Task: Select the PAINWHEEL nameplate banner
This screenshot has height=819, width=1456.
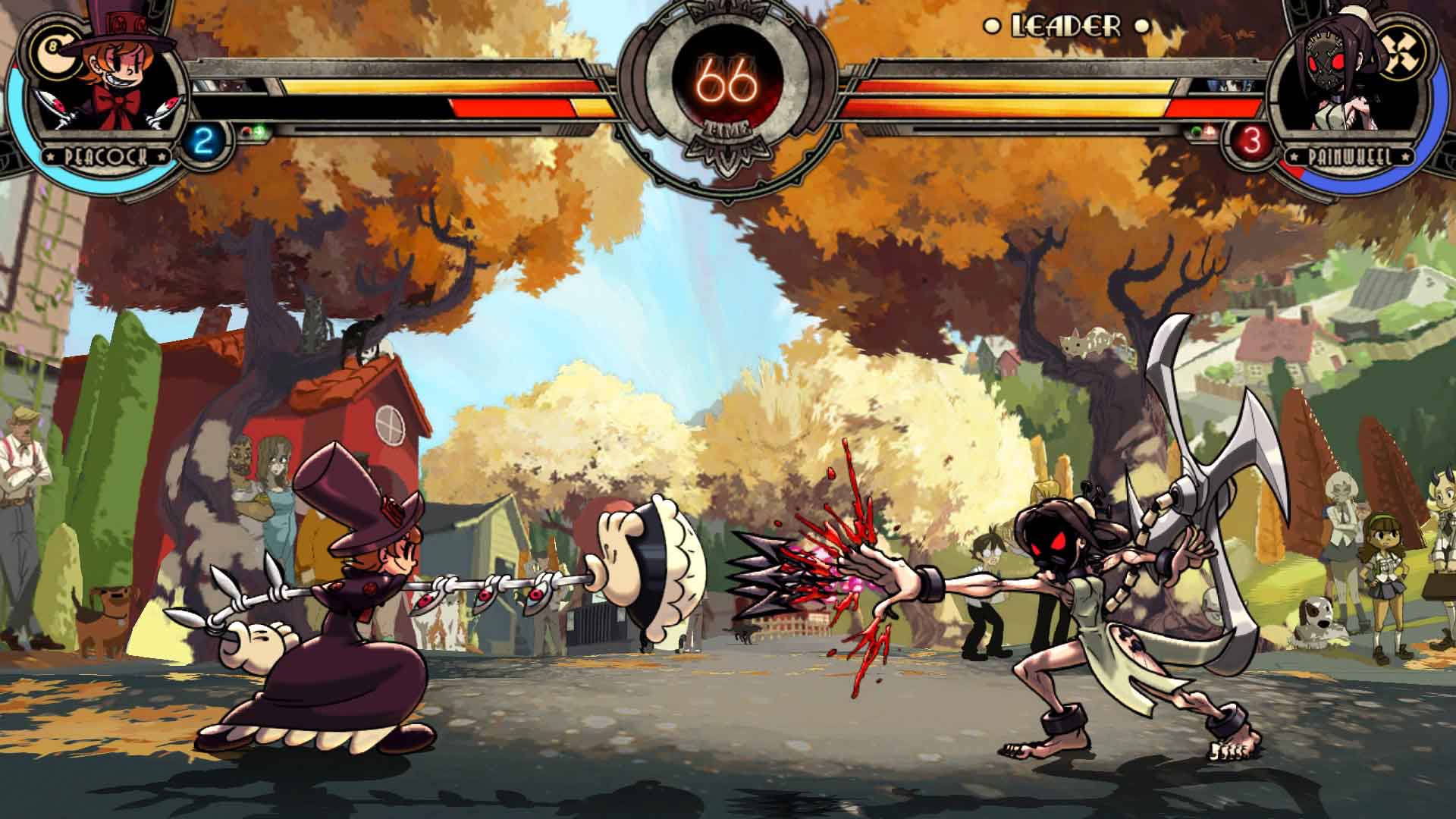Action: coord(1348,156)
